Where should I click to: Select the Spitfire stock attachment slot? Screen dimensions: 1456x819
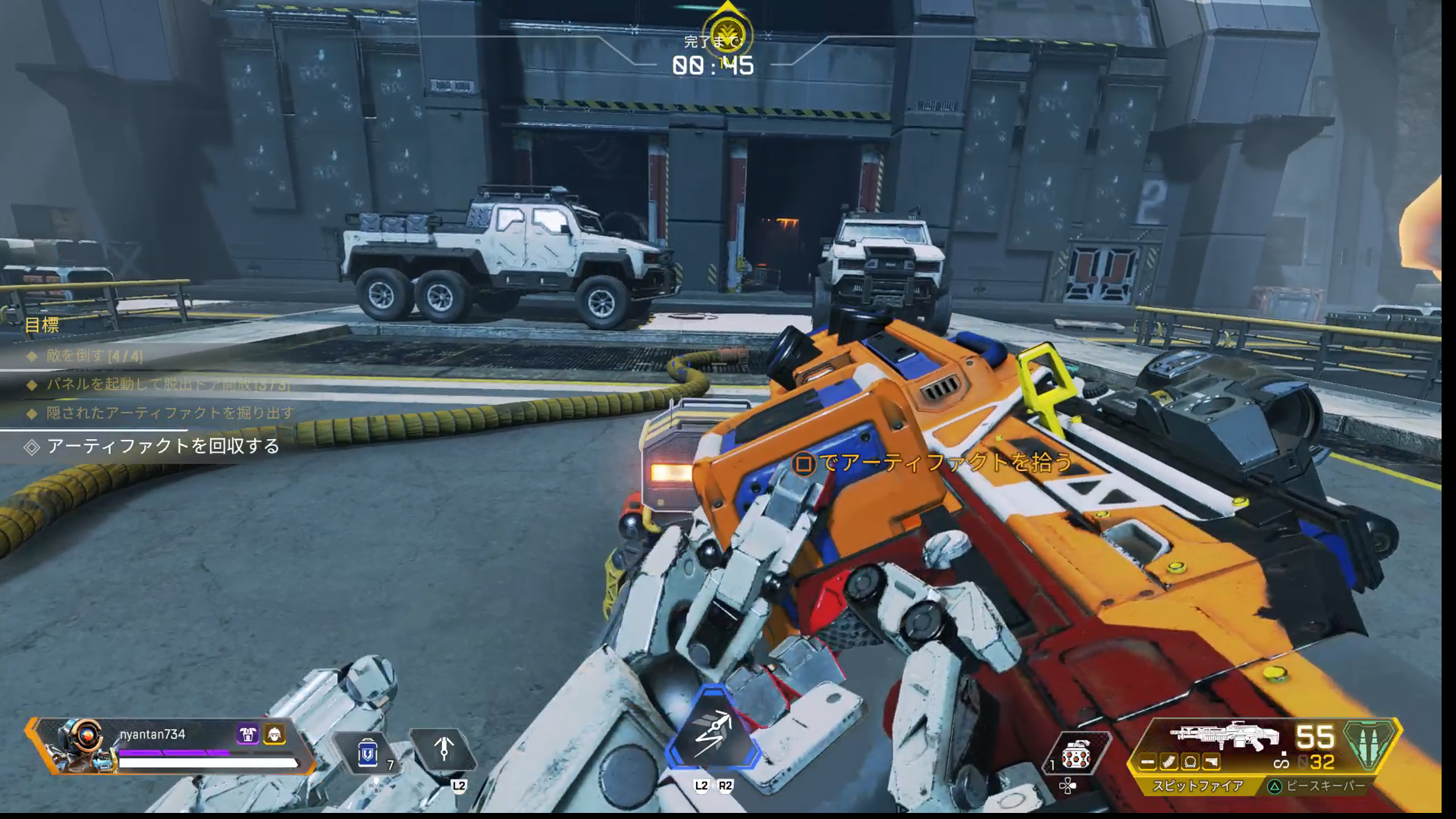(1211, 762)
